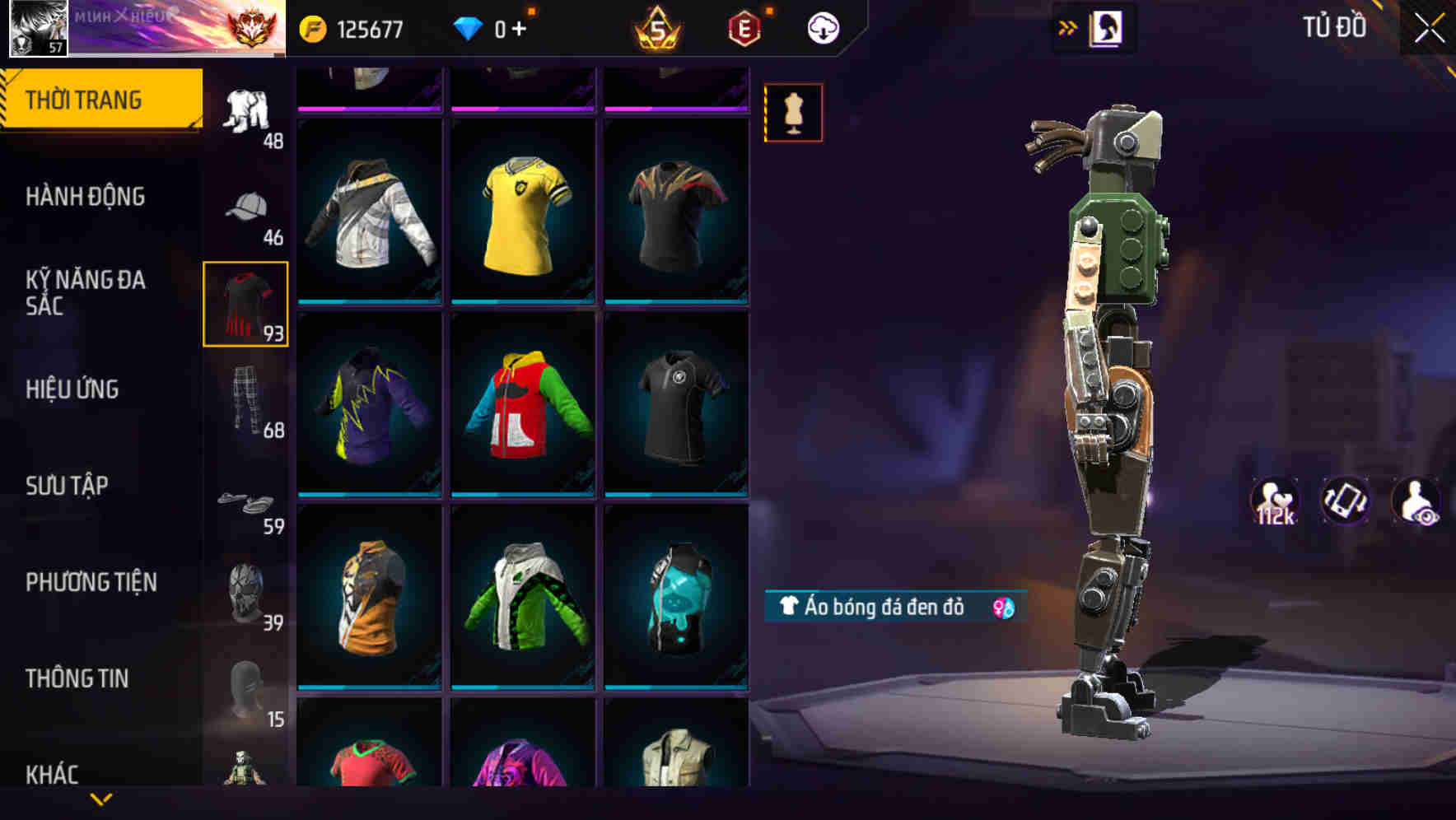Toggle the gender symbol on item name bar
Image resolution: width=1456 pixels, height=820 pixels.
999,609
